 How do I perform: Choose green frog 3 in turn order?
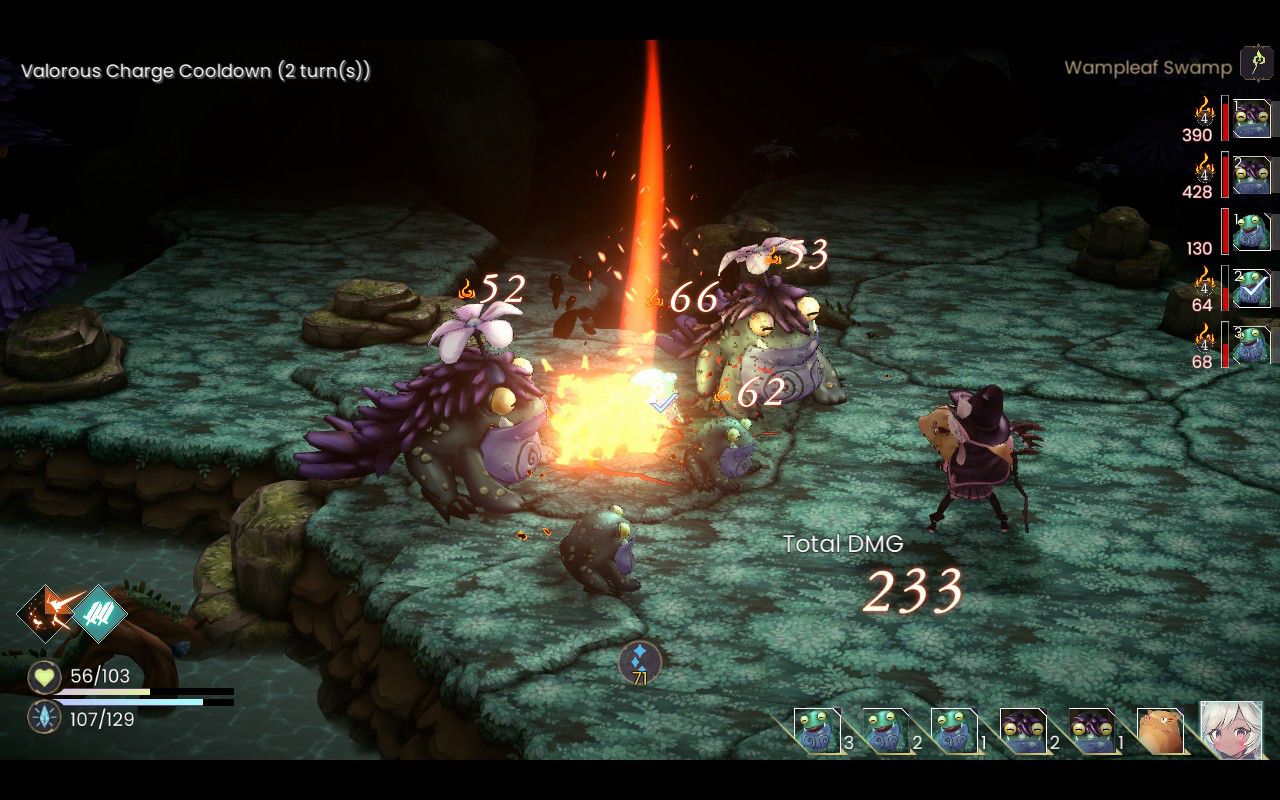click(x=815, y=731)
